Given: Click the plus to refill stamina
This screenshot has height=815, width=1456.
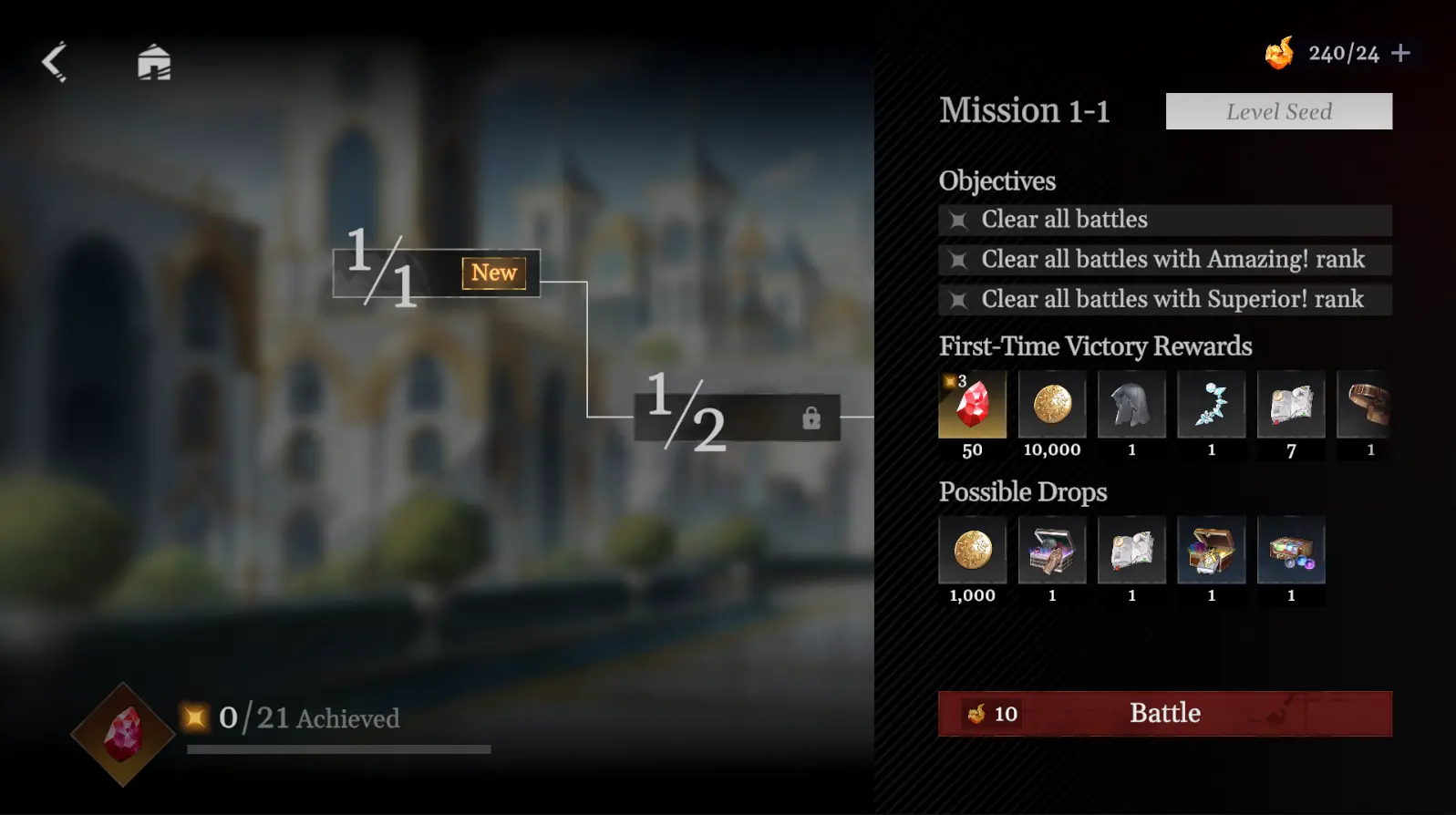Looking at the screenshot, I should coord(1400,52).
